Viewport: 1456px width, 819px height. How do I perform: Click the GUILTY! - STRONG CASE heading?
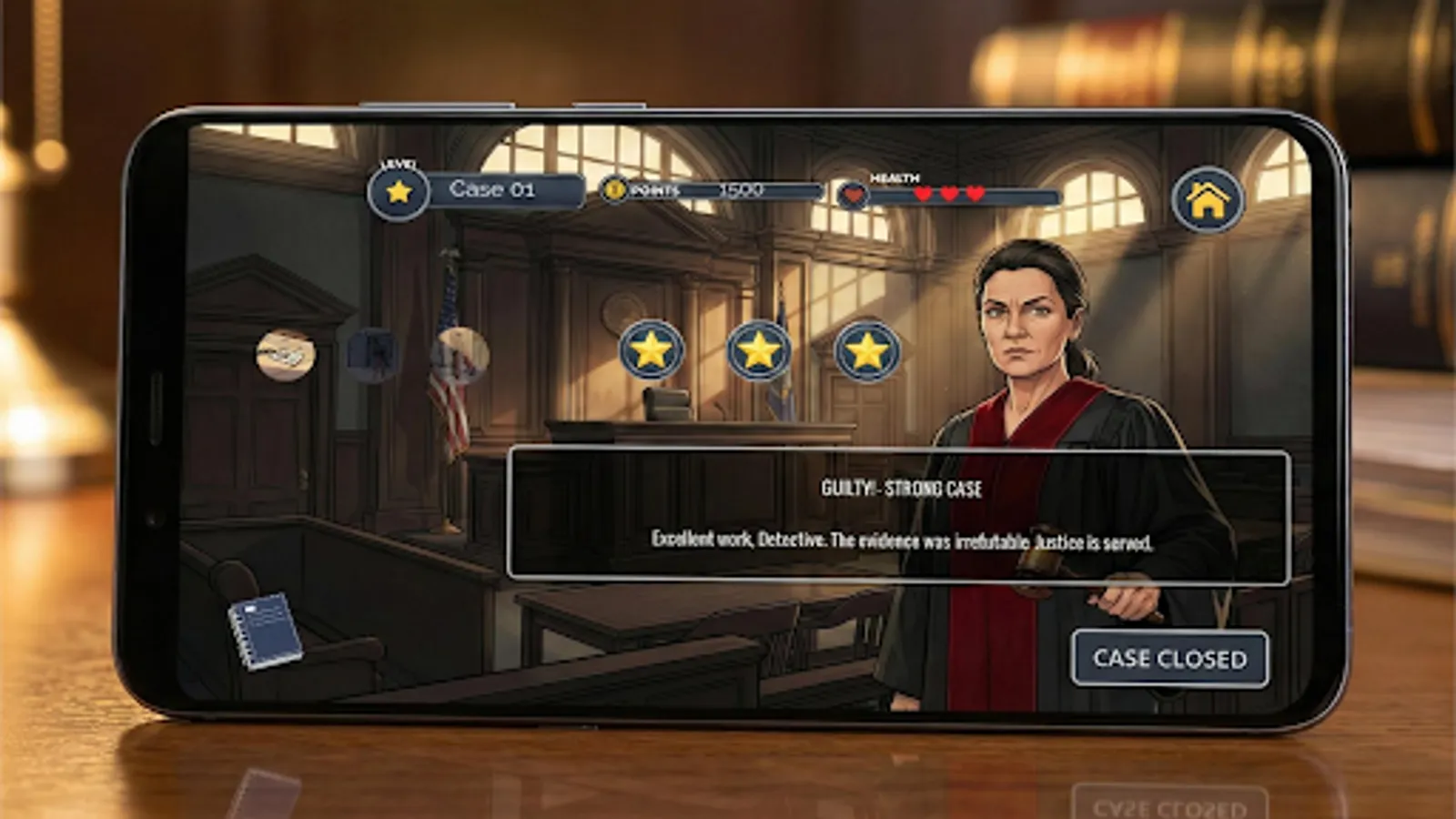tap(901, 487)
